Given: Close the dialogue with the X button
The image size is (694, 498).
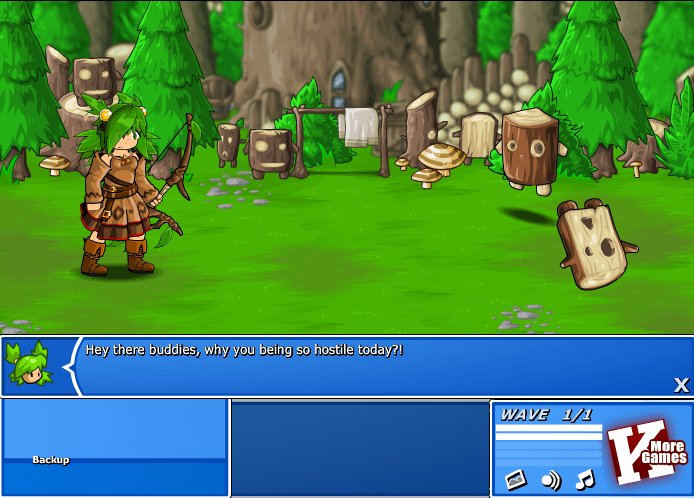Looking at the screenshot, I should [x=681, y=384].
